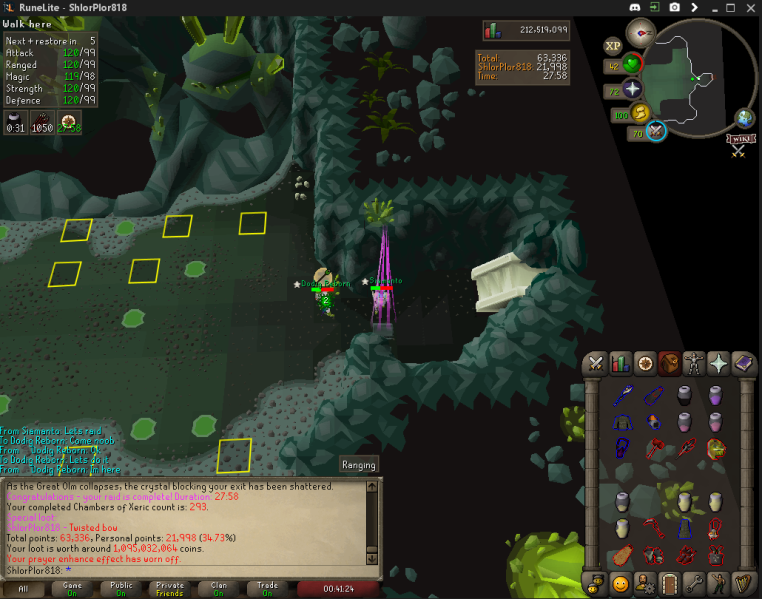Switch to the Skills tab
Viewport: 762px width, 599px height.
621,363
